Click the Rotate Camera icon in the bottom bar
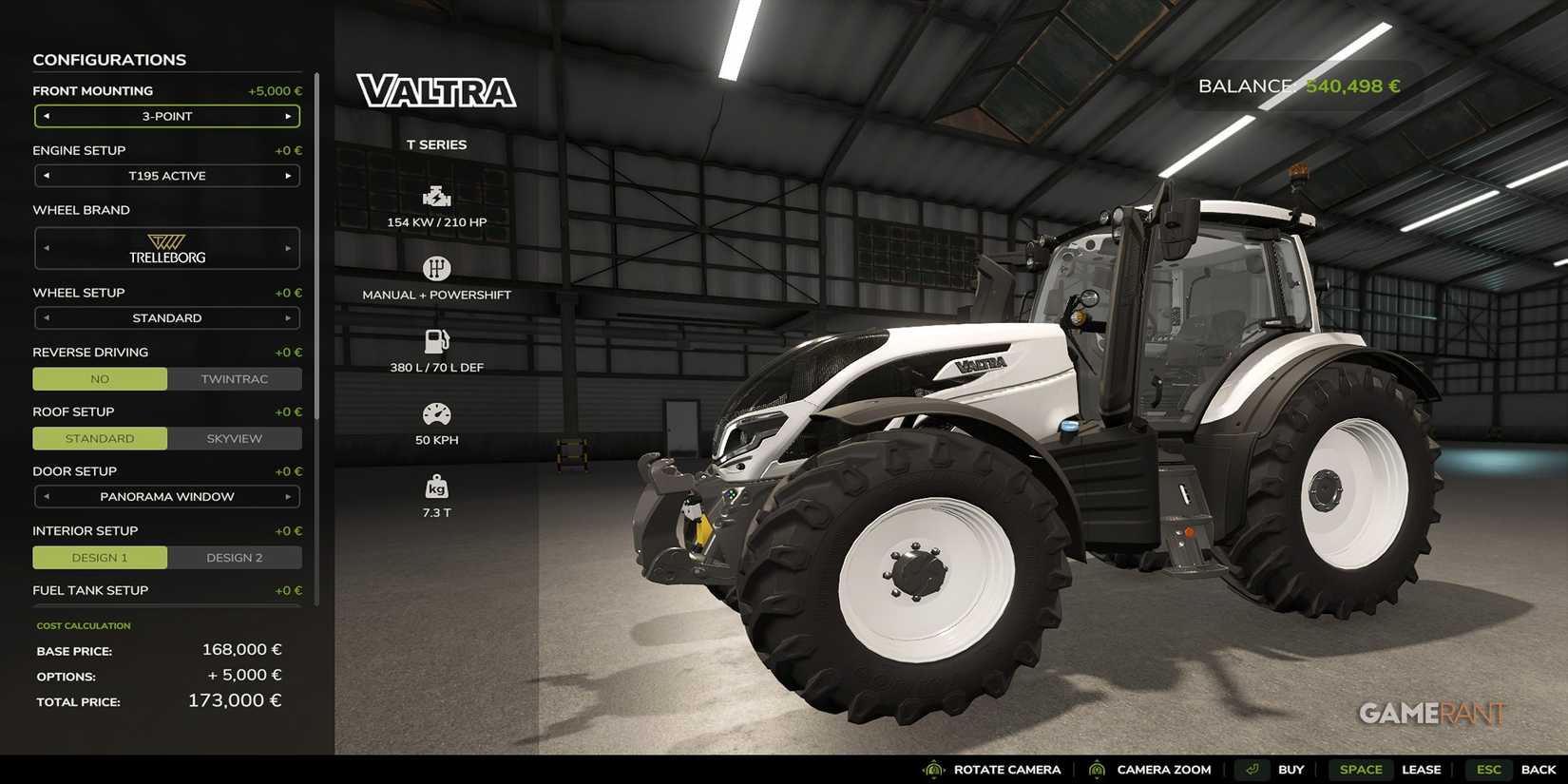The width and height of the screenshot is (1568, 784). 932,770
